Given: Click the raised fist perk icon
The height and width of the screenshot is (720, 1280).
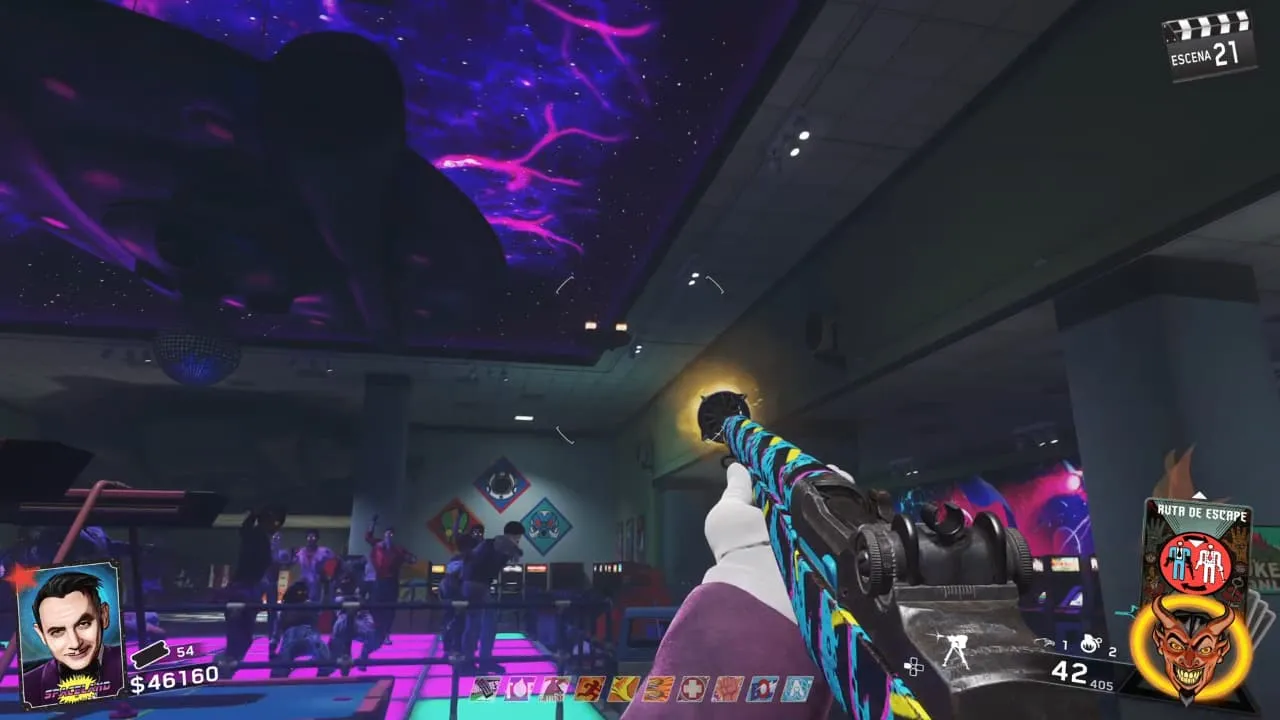Looking at the screenshot, I should tap(728, 688).
